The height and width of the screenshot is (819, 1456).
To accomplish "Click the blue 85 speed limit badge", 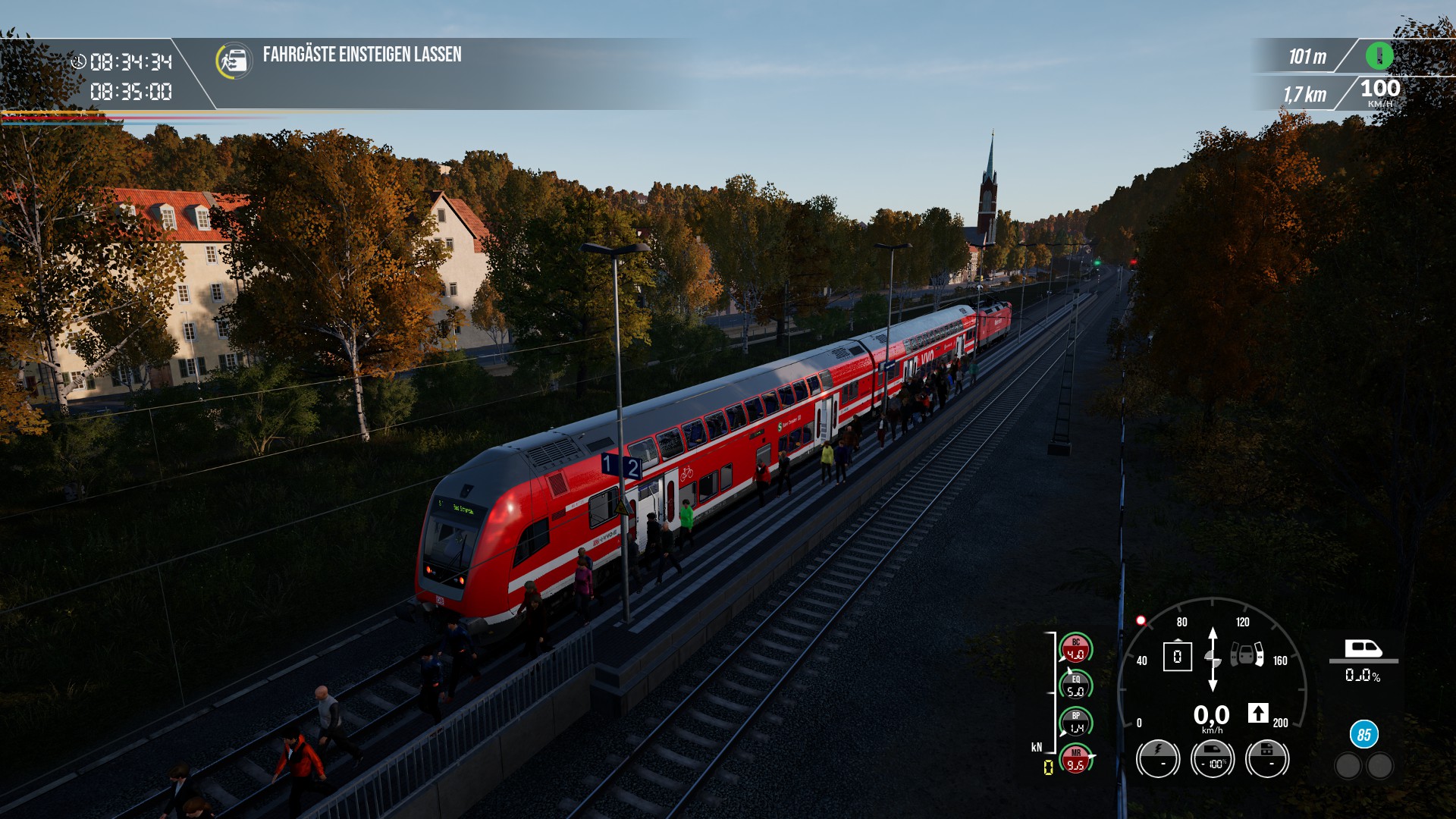I will pyautogui.click(x=1363, y=734).
